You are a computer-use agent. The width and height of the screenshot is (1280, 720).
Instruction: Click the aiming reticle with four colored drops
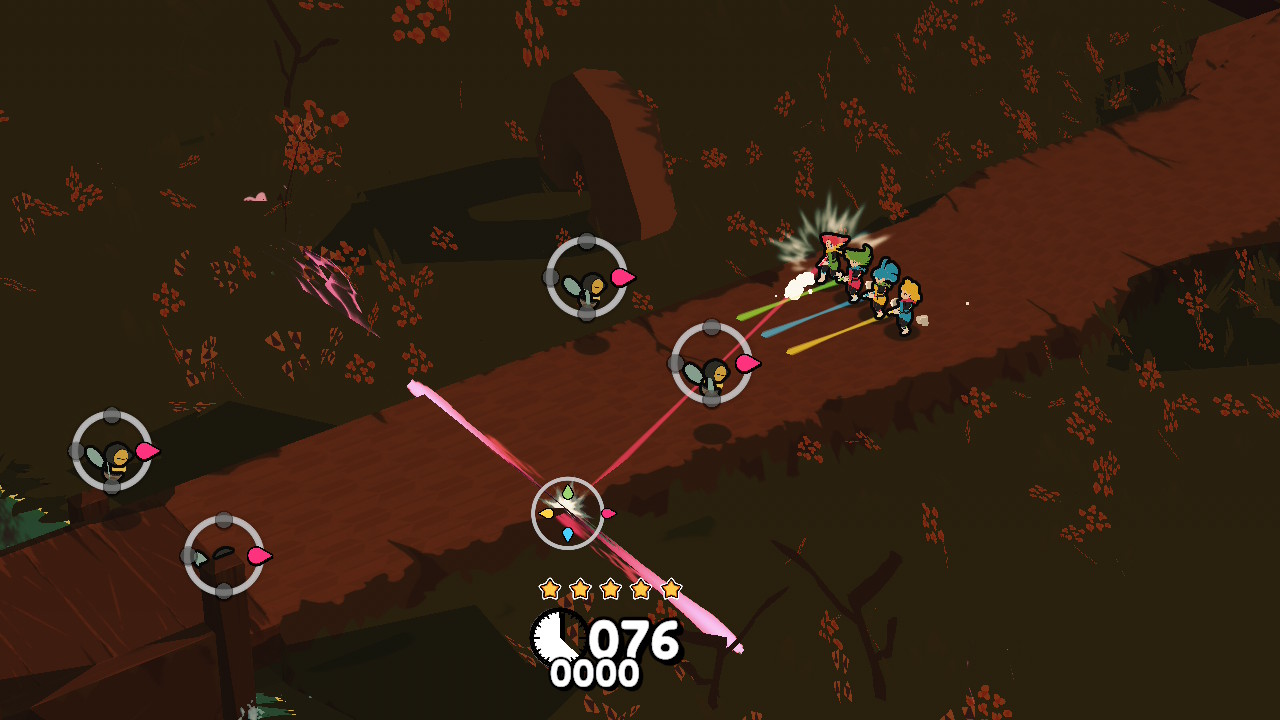tap(567, 513)
